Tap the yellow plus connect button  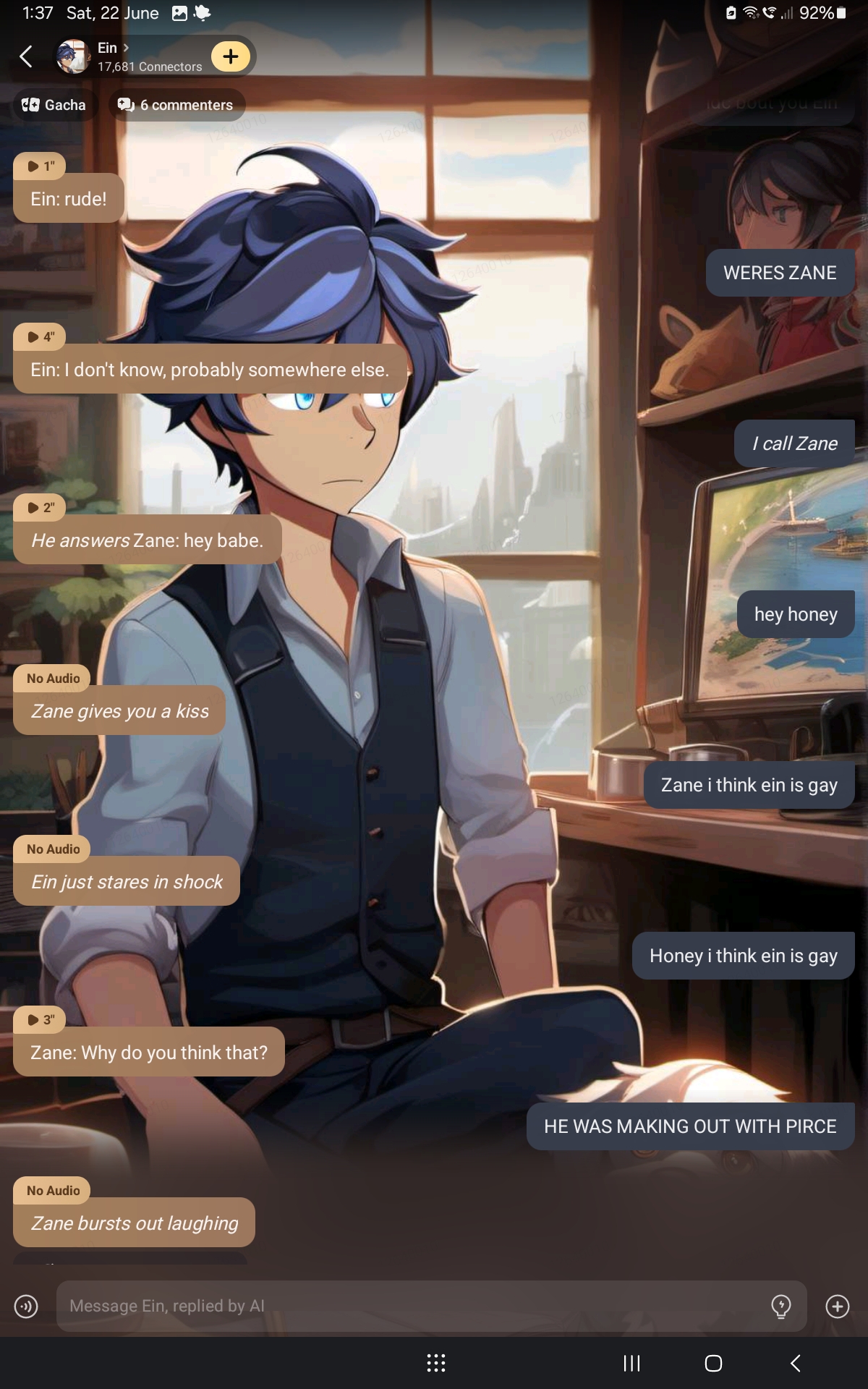pyautogui.click(x=230, y=56)
